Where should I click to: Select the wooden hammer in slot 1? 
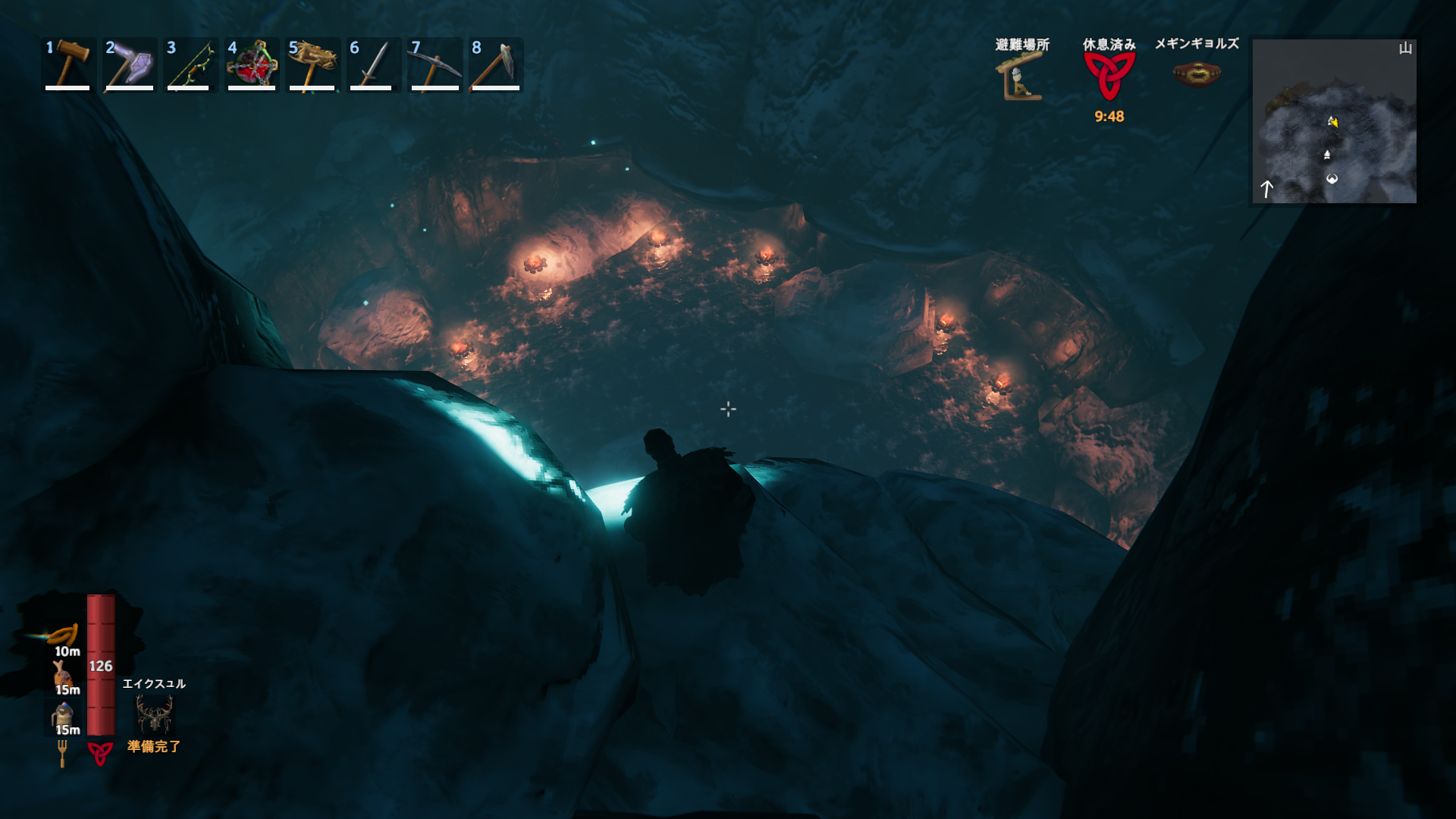[x=68, y=65]
